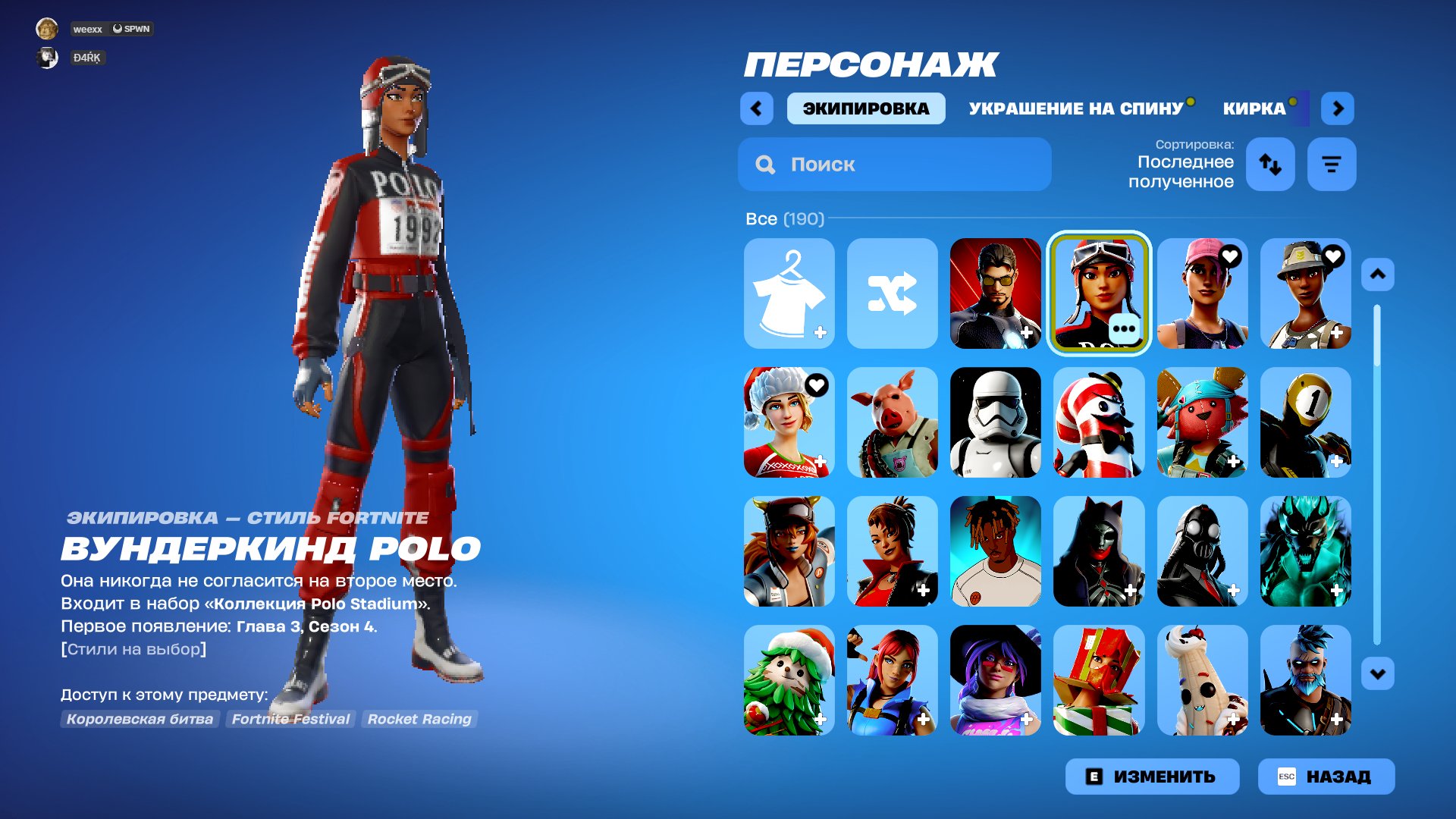The height and width of the screenshot is (819, 1456).
Task: Select the Juice WRLD skin thumbnail
Action: point(995,552)
